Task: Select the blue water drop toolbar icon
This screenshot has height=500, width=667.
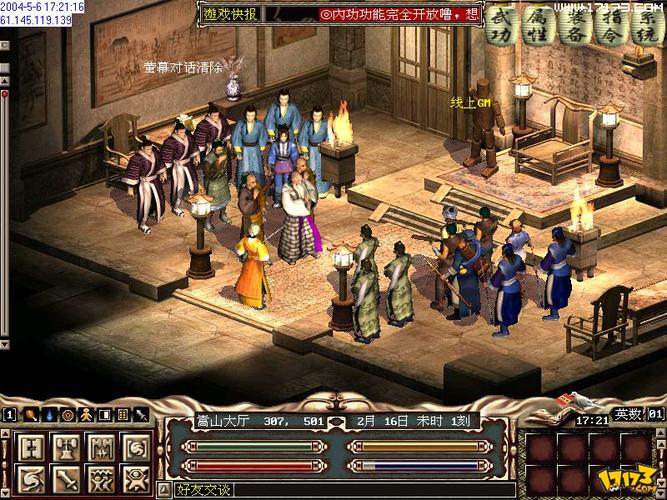Action: click(x=48, y=415)
